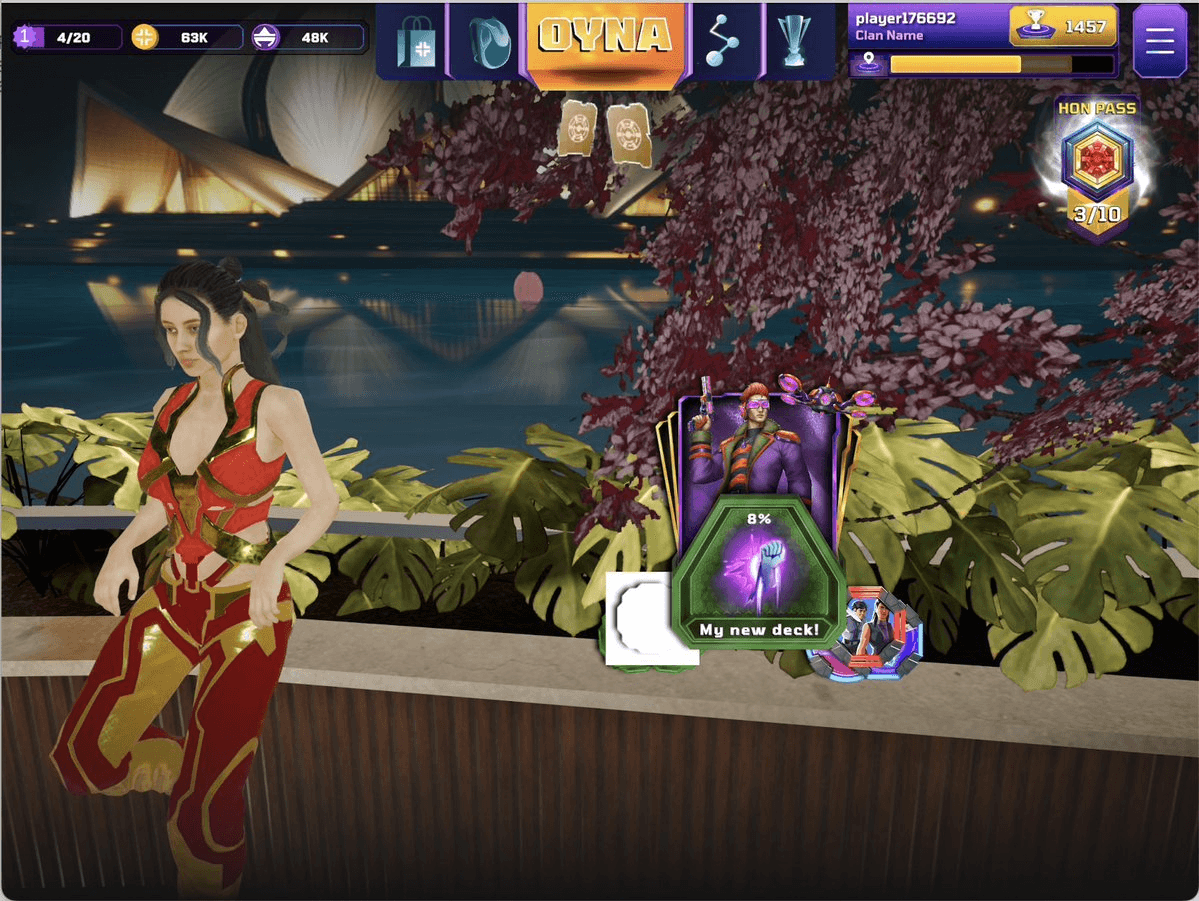Open the connected nodes tab
The height and width of the screenshot is (901, 1199).
point(727,41)
